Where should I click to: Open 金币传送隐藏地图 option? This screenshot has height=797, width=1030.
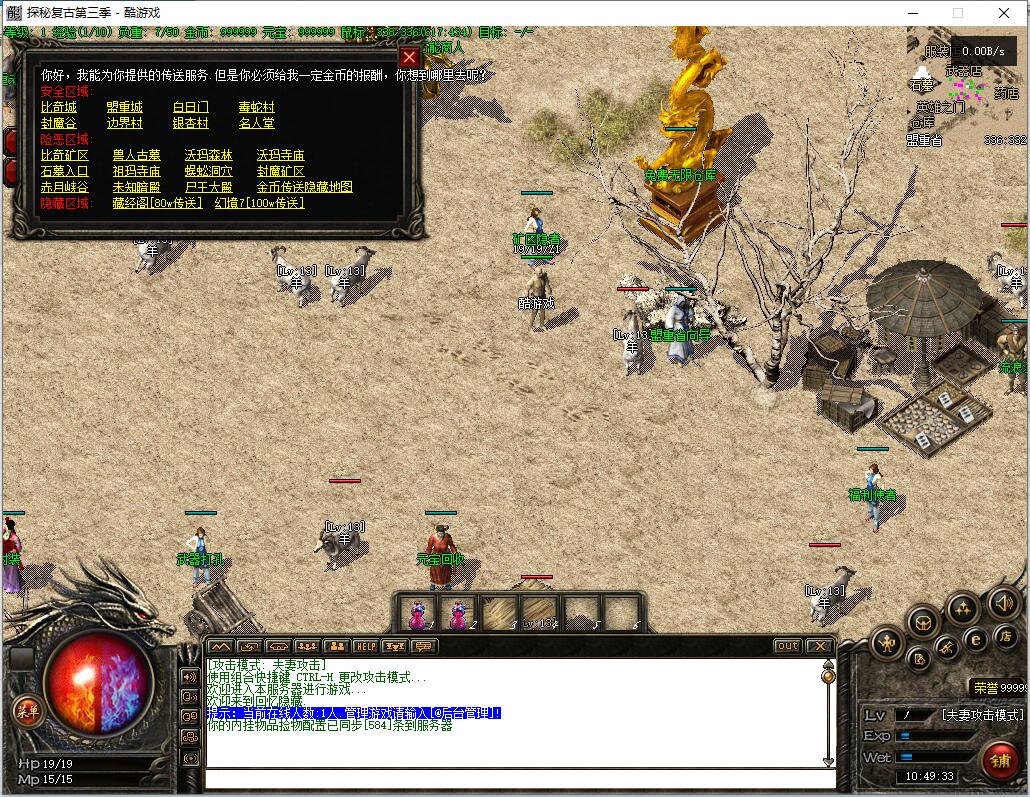(x=304, y=187)
